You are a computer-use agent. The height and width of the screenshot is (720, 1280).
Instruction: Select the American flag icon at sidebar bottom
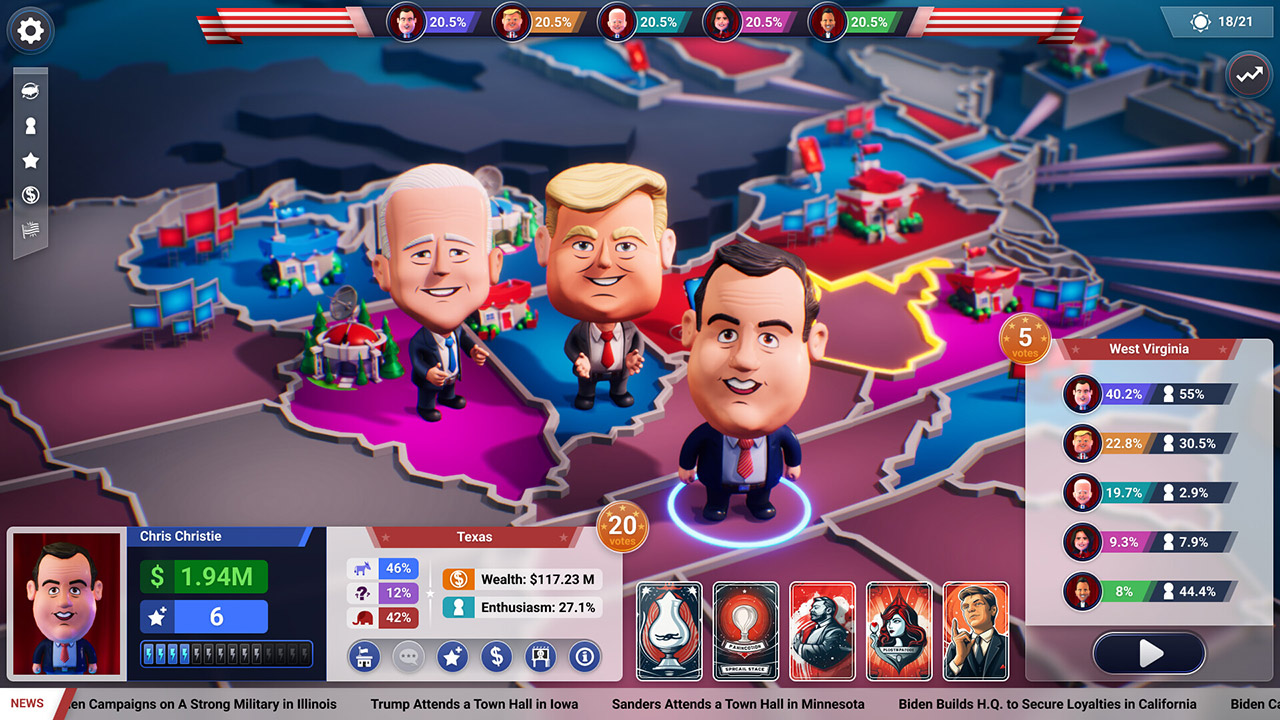(30, 230)
